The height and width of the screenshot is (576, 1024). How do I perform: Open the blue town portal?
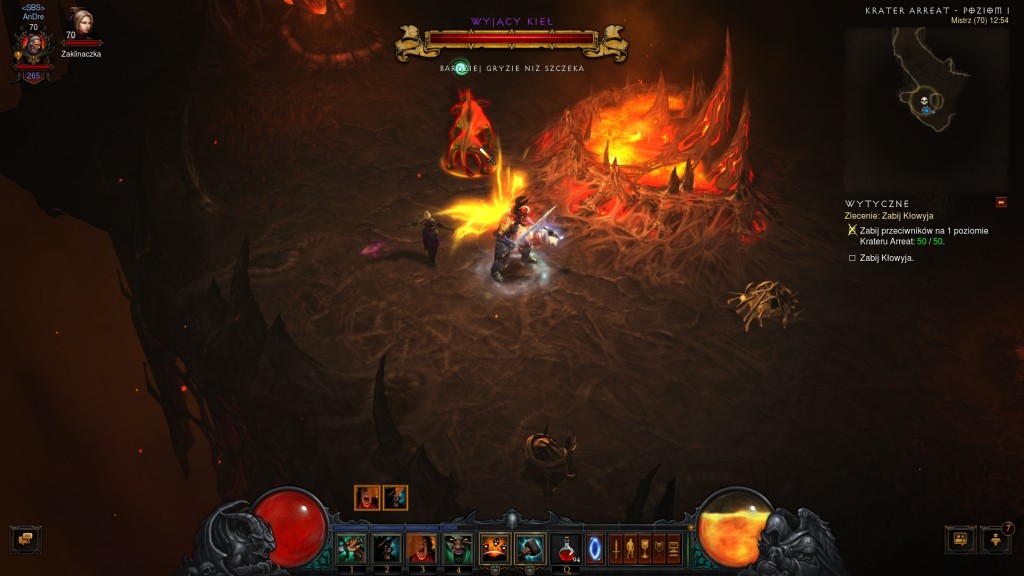click(595, 549)
